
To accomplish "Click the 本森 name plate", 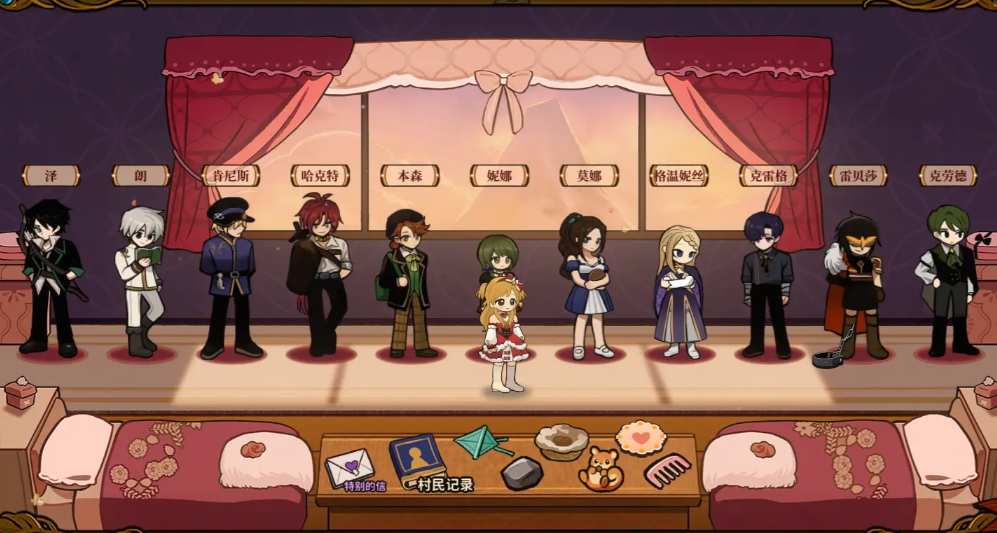I will click(410, 176).
